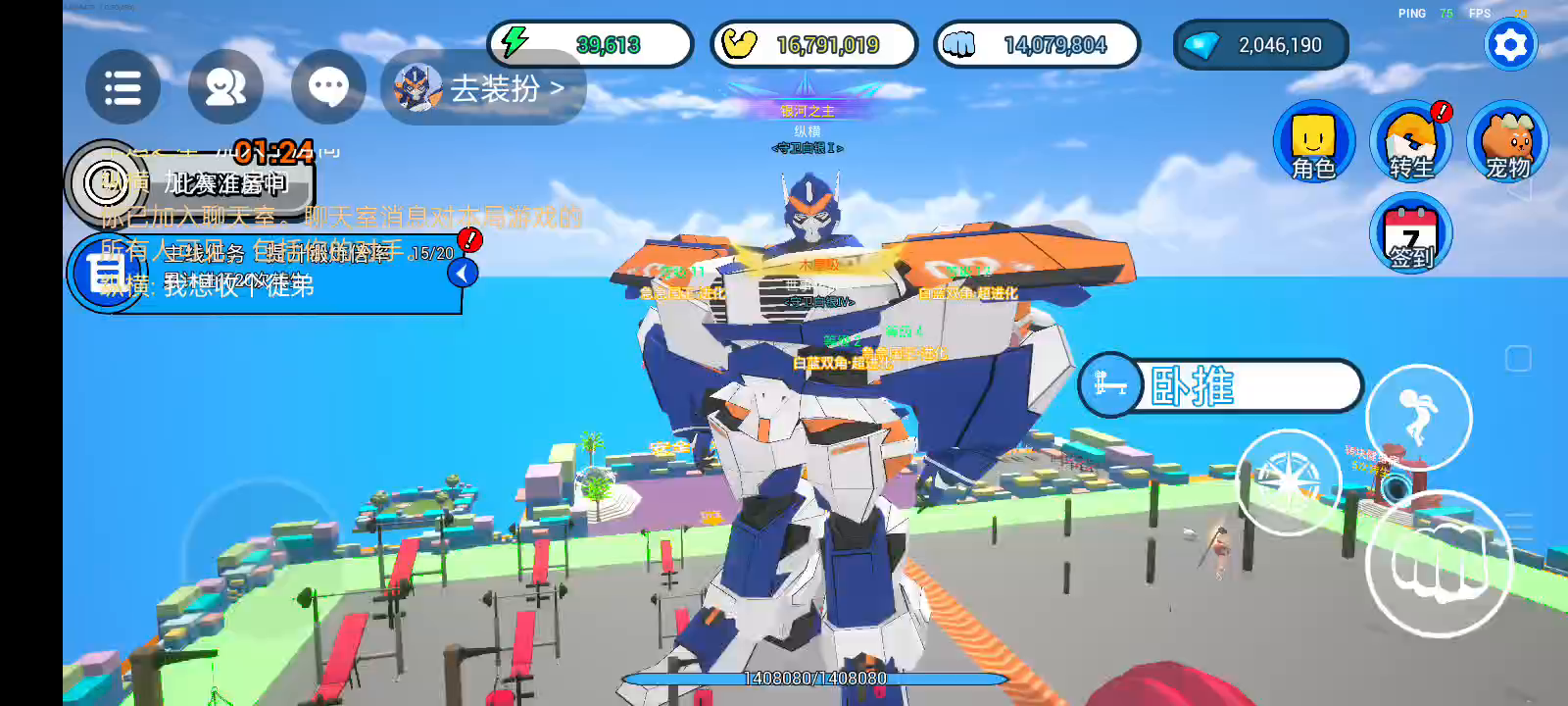This screenshot has height=706, width=1568.
Task: Open the friends panel
Action: coord(225,87)
